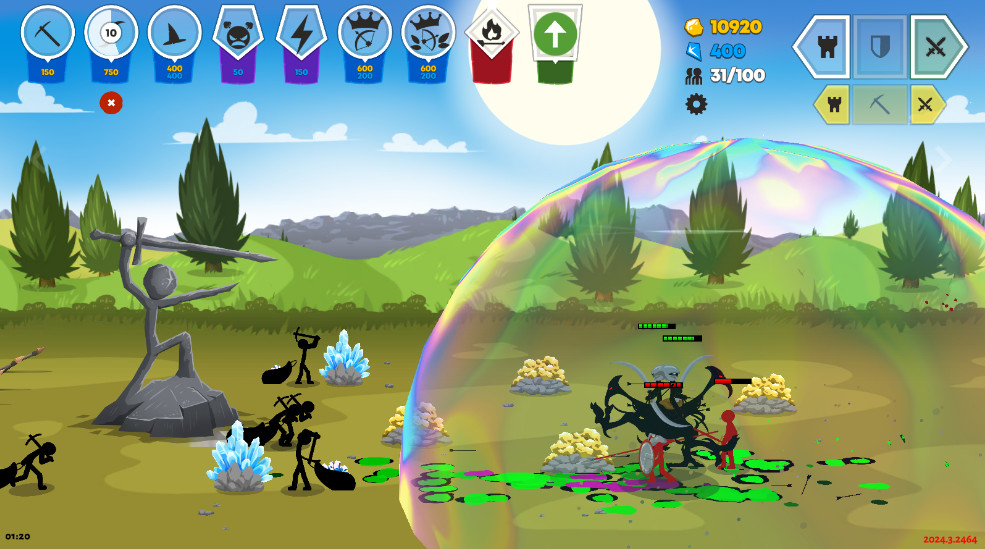
Task: Select the unit icon showing the number 10
Action: [111, 33]
